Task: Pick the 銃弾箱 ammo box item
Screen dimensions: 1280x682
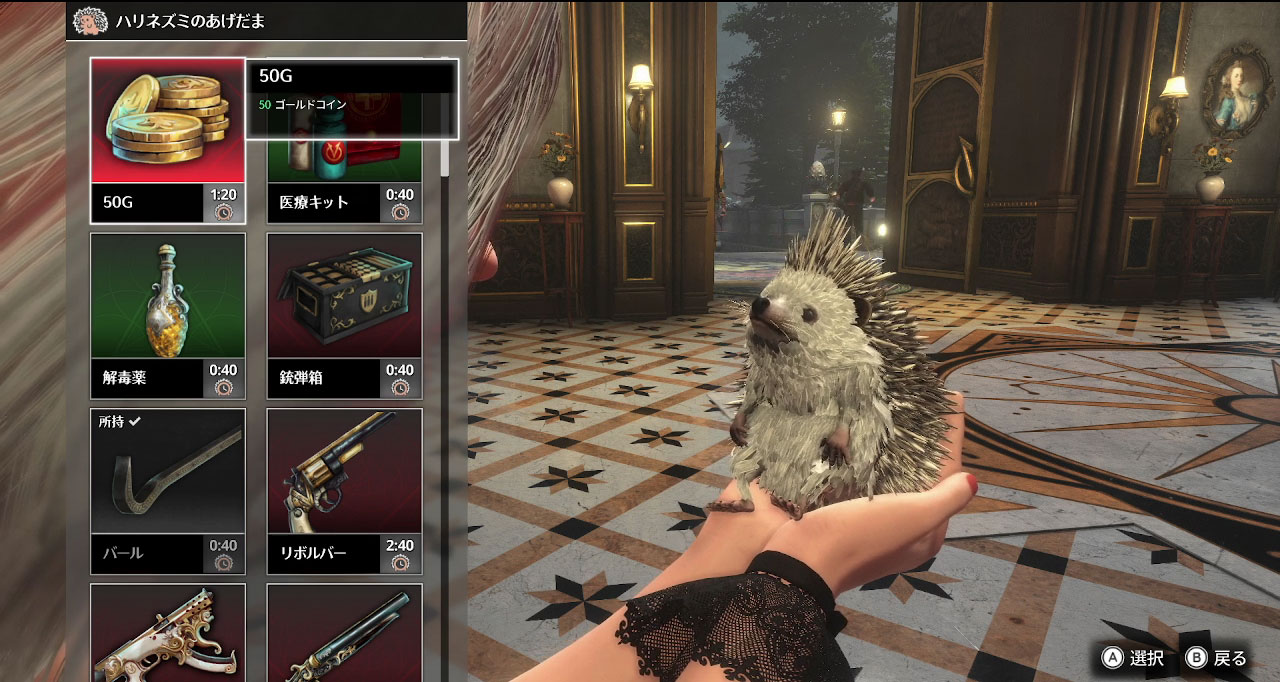Action: pyautogui.click(x=344, y=315)
